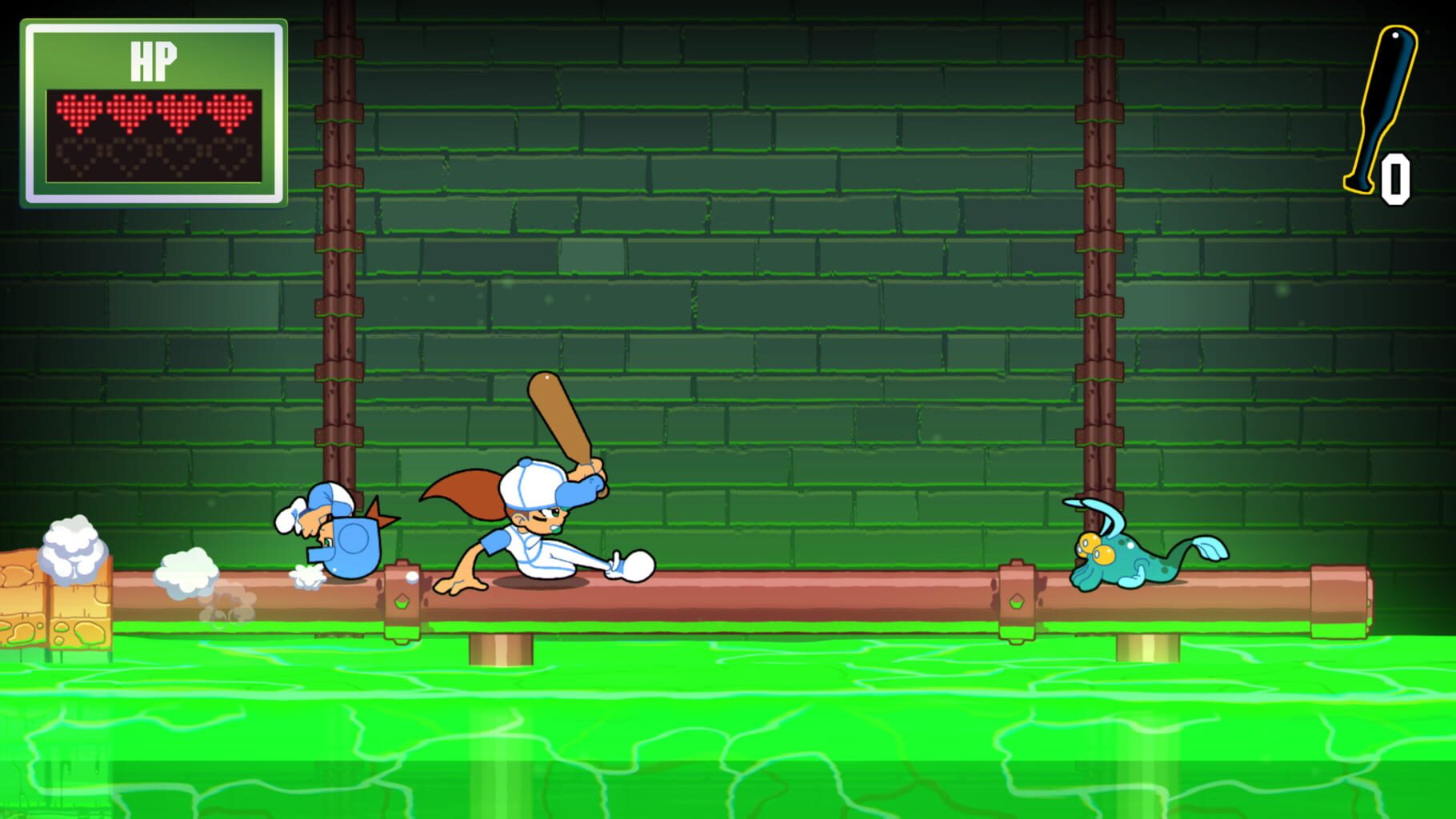Click the fourth red heart on the HP display

click(x=230, y=110)
